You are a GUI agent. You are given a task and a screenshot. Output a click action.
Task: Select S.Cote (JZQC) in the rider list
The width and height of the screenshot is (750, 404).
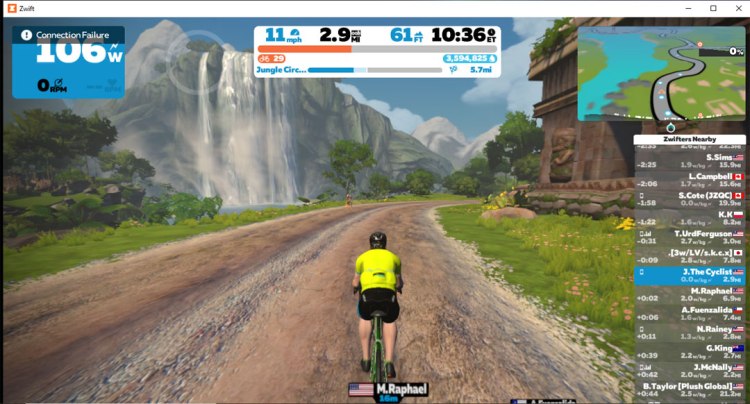coord(690,199)
